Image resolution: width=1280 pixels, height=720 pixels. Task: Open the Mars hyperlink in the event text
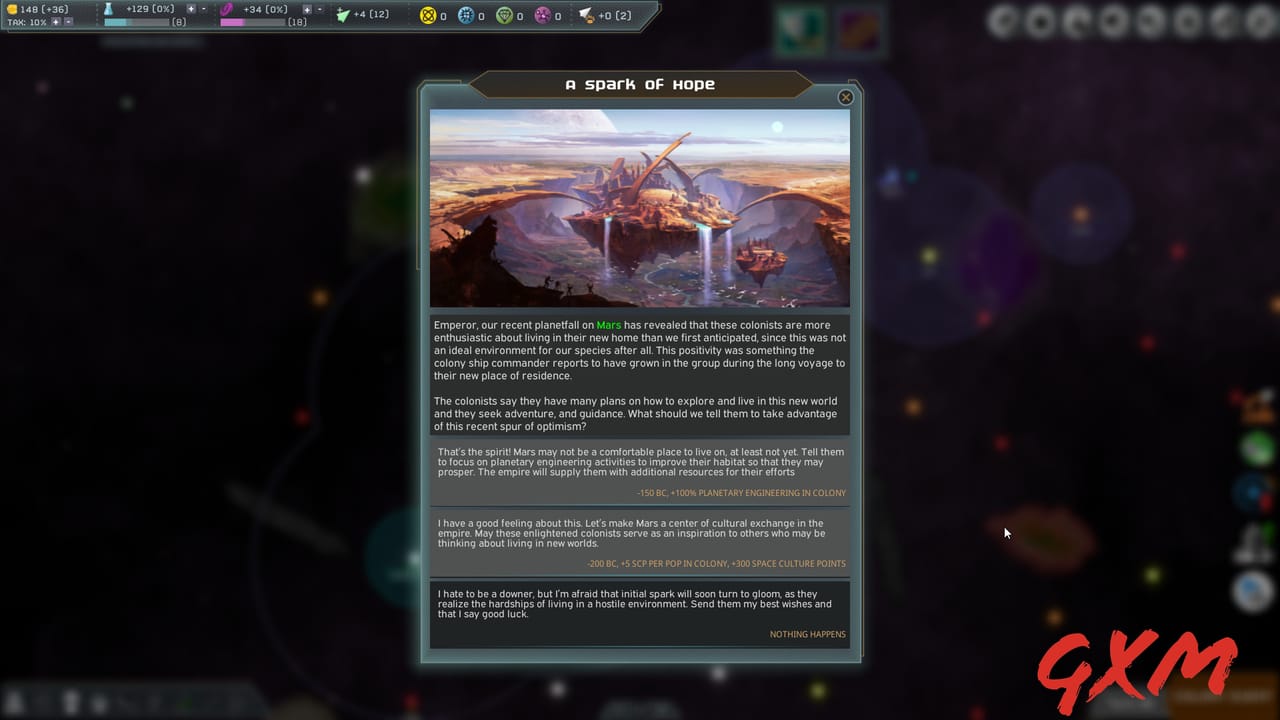pos(608,325)
